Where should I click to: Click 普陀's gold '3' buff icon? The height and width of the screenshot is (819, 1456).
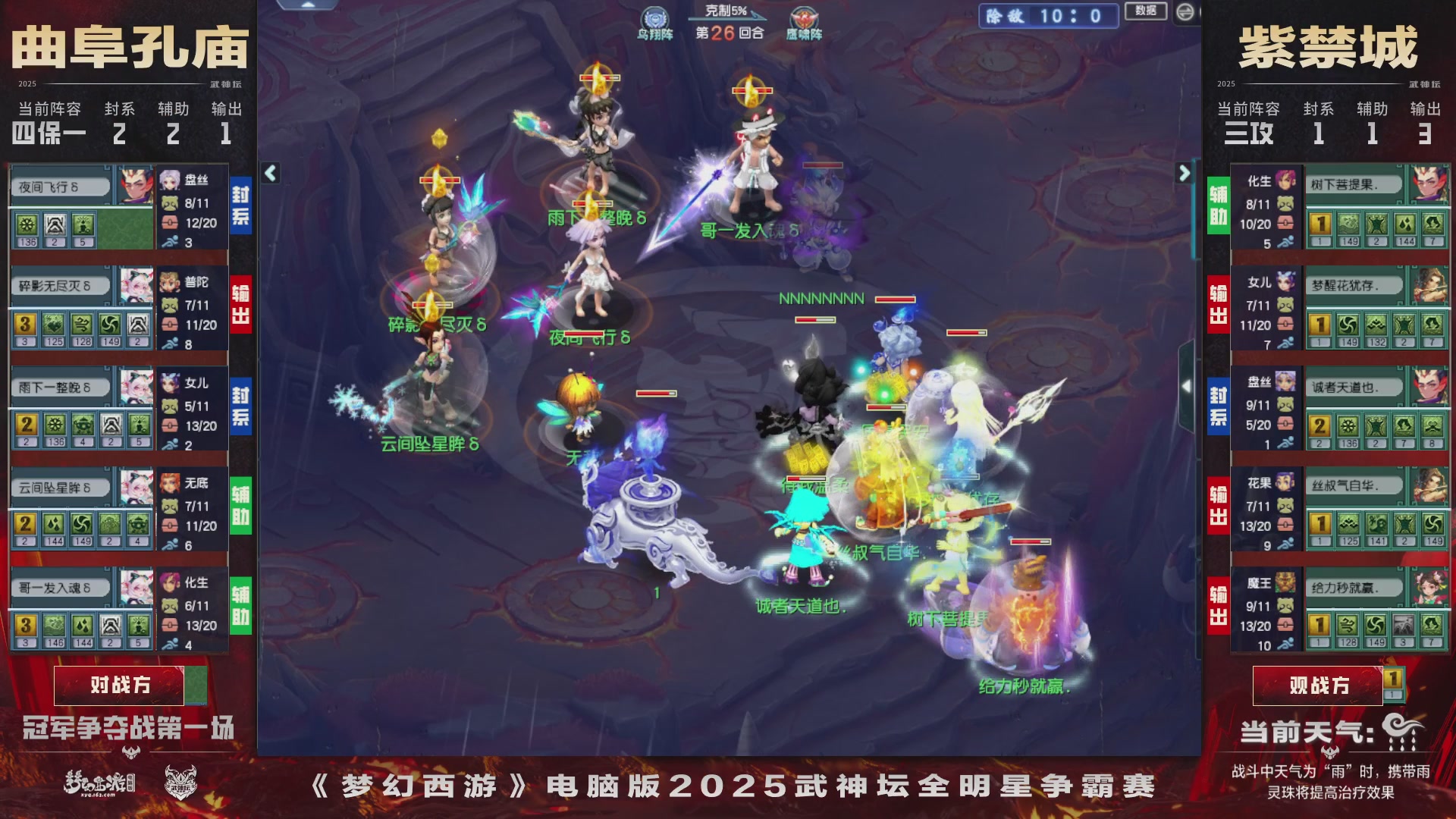26,324
